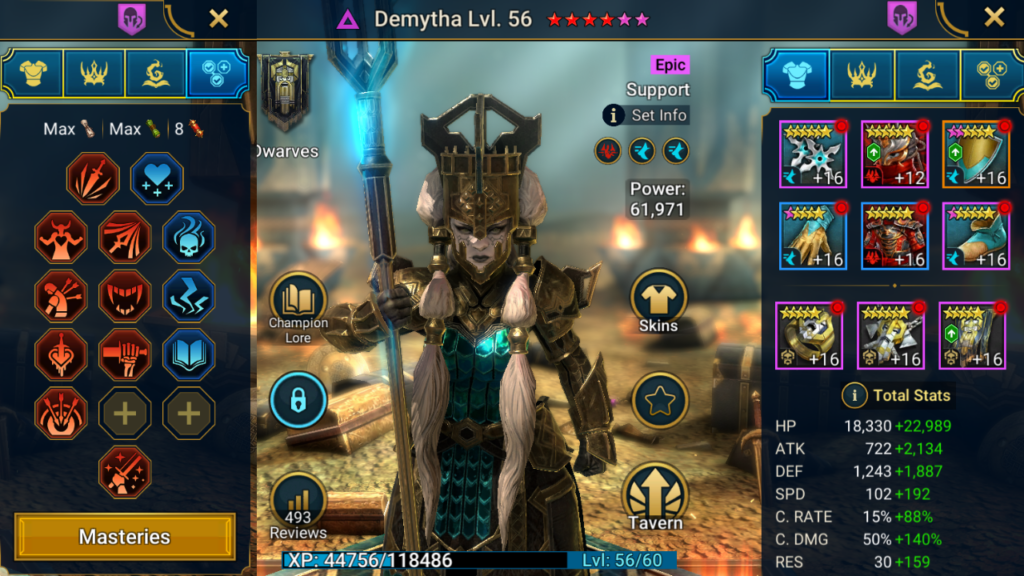The height and width of the screenshot is (576, 1024).
Task: Close the left panel with X
Action: (218, 17)
